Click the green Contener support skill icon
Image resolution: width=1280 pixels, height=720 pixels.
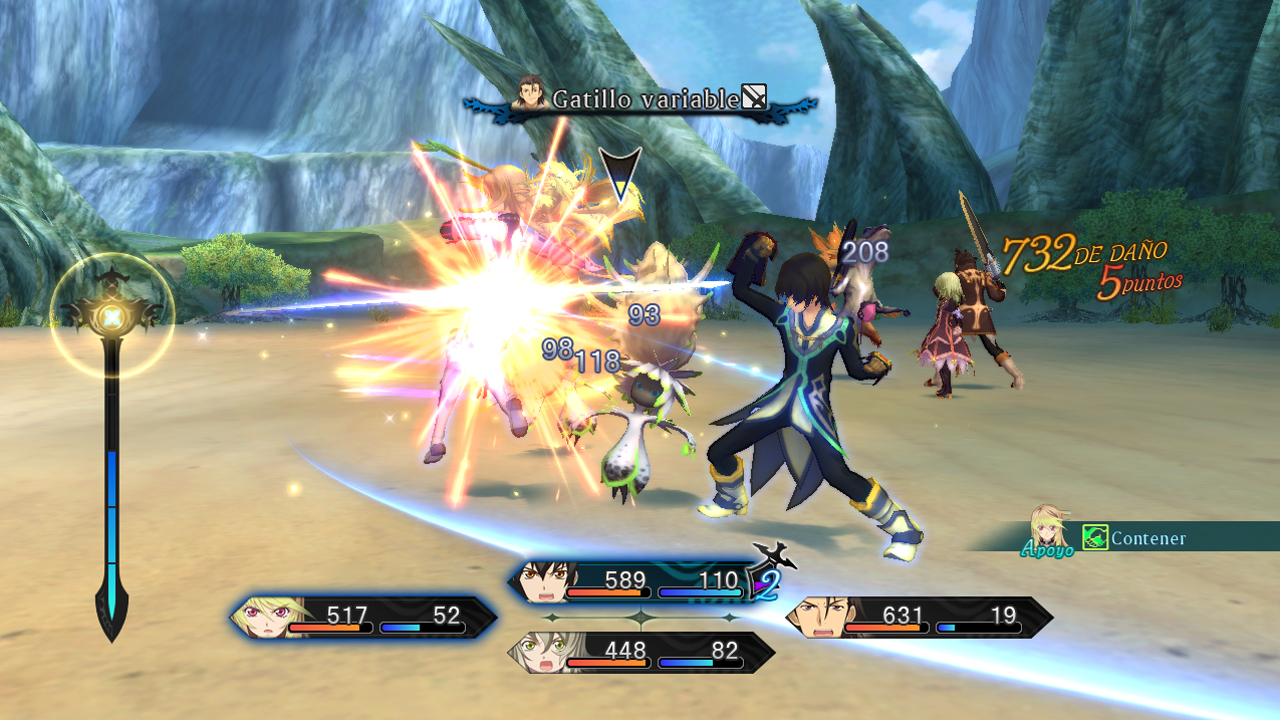[x=1095, y=538]
